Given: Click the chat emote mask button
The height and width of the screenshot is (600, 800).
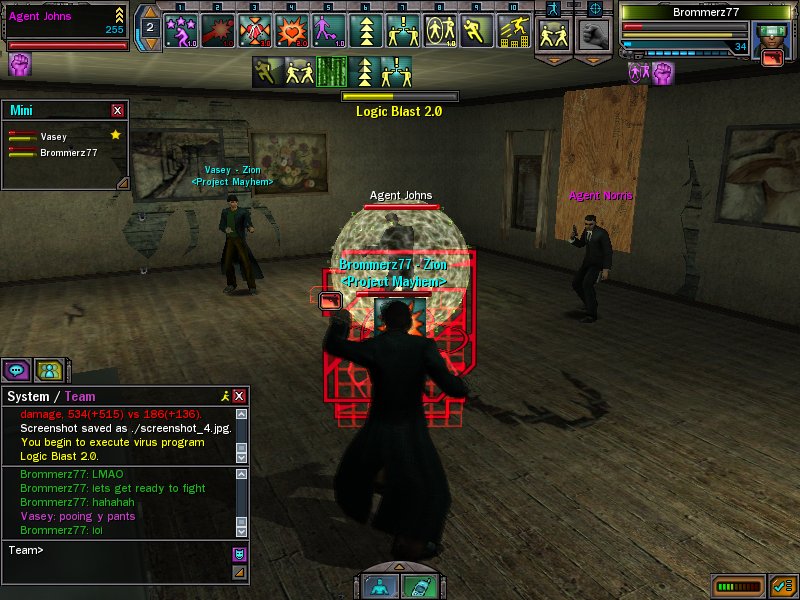Looking at the screenshot, I should click(239, 553).
